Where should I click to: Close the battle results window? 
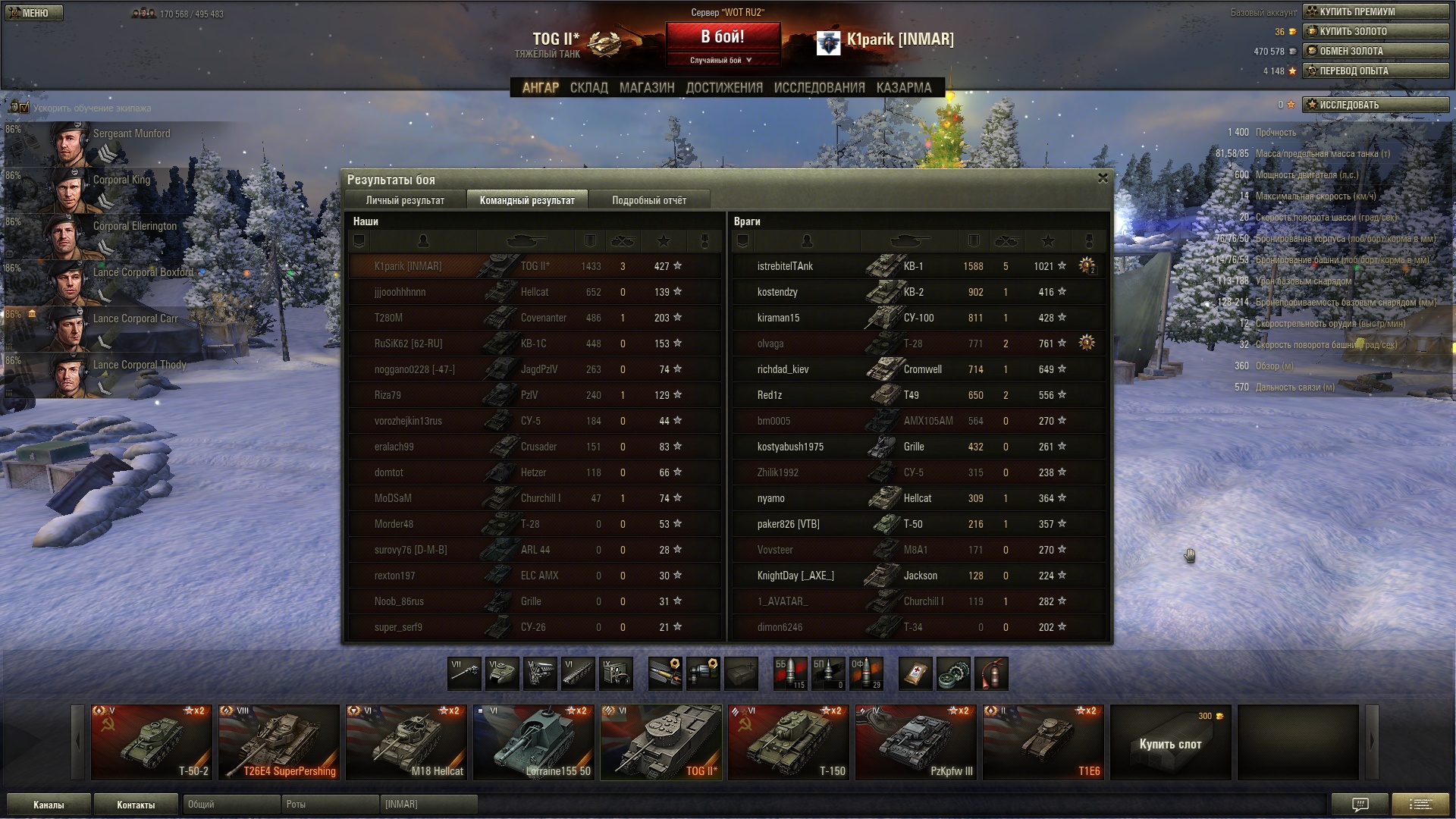point(1103,178)
